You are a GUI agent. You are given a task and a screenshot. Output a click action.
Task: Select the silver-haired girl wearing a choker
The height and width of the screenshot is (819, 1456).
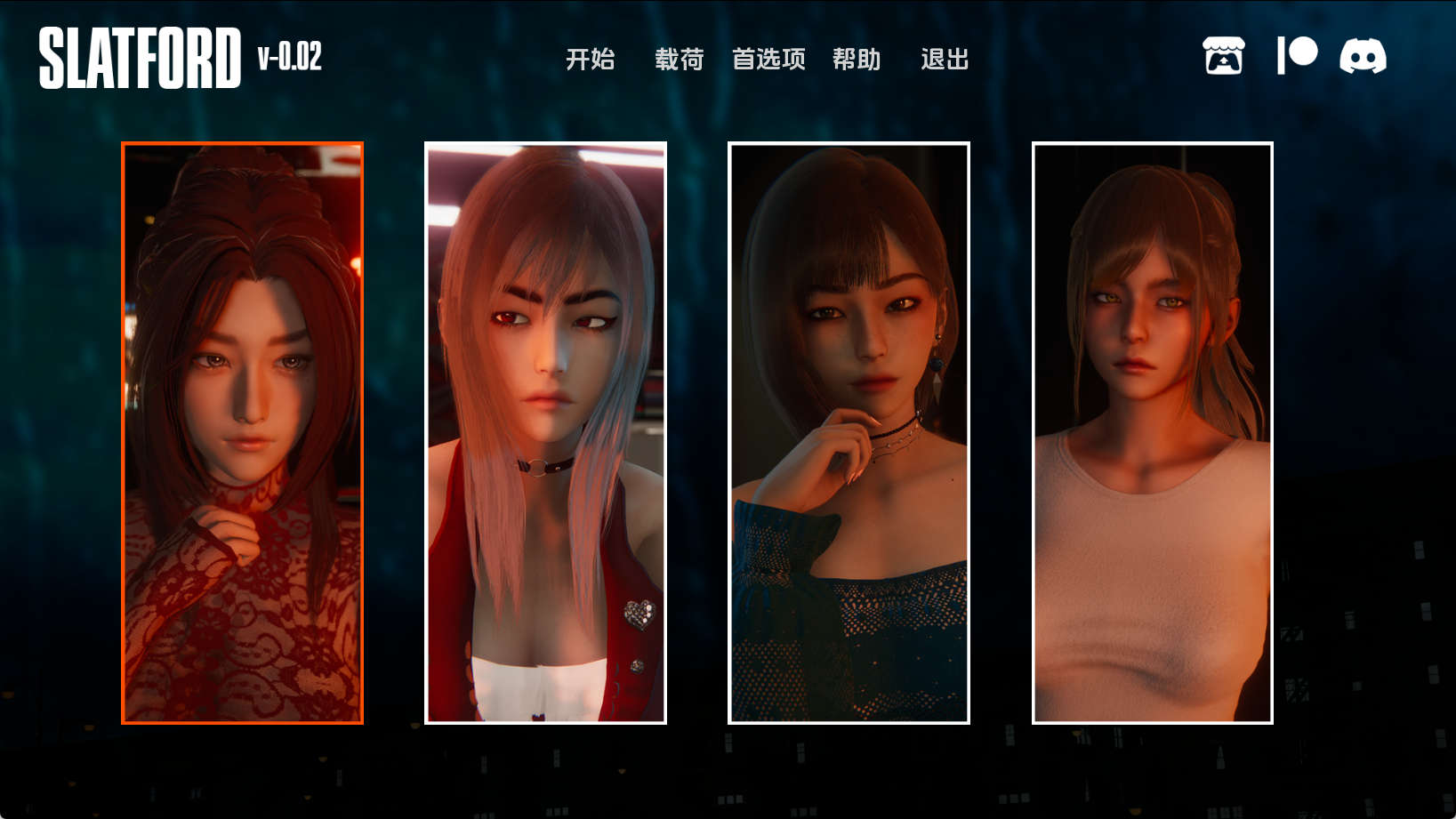click(x=545, y=431)
